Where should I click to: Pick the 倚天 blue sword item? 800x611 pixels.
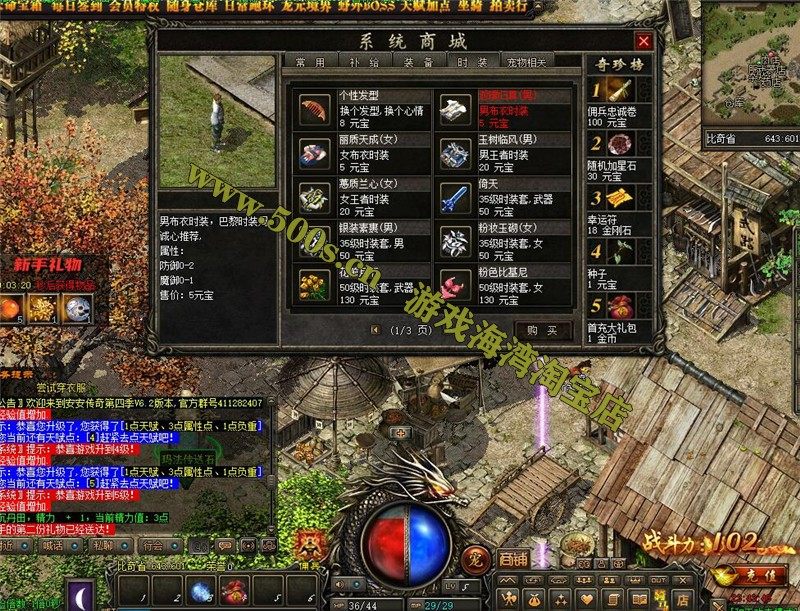click(456, 195)
